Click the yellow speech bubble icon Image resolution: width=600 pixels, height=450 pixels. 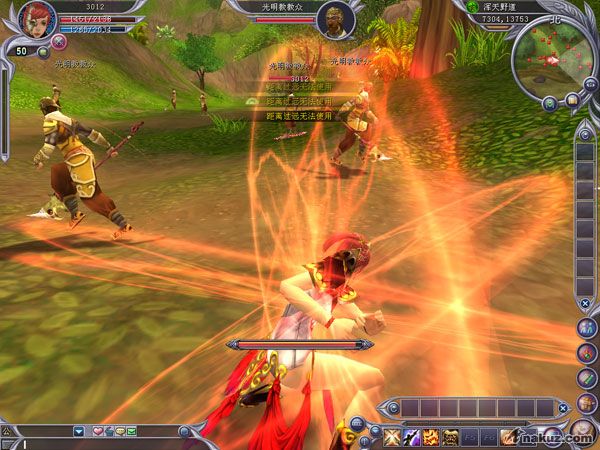point(120,431)
